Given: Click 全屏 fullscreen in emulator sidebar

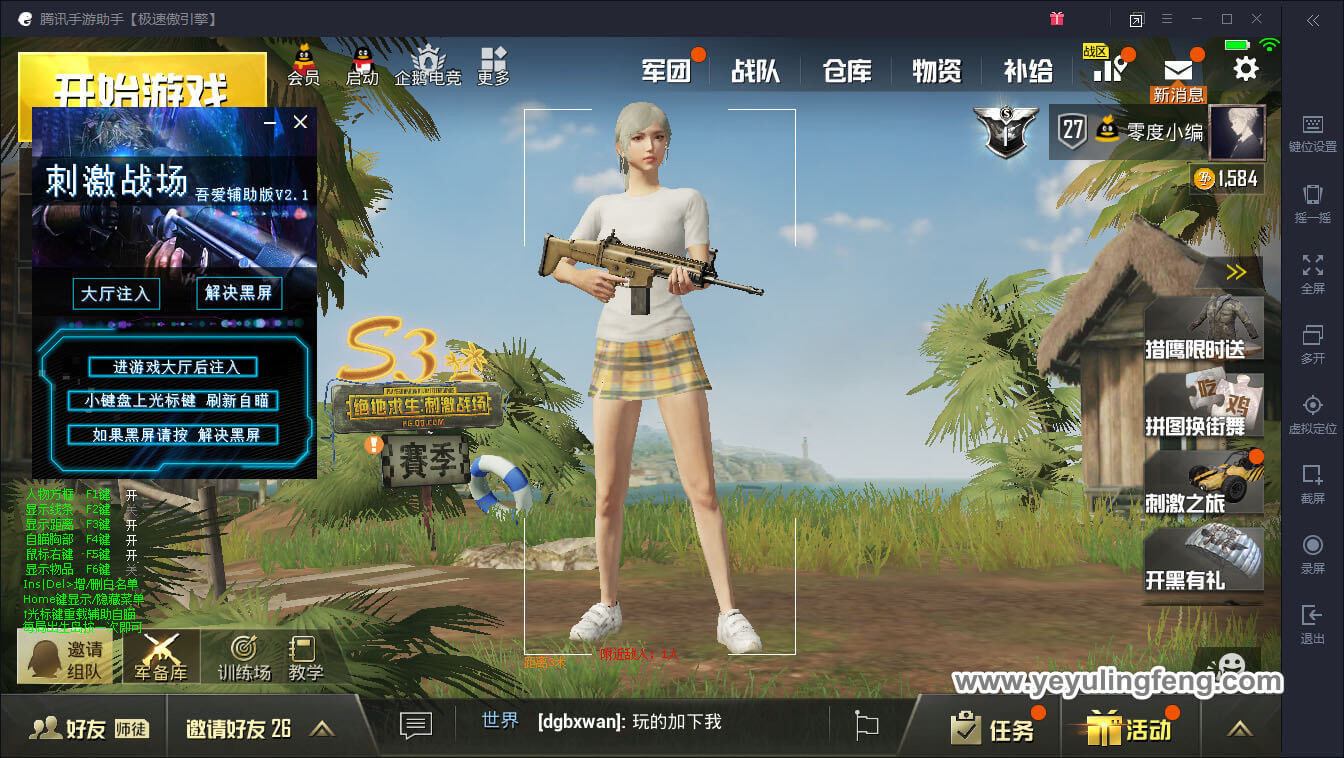Looking at the screenshot, I should pos(1312,272).
